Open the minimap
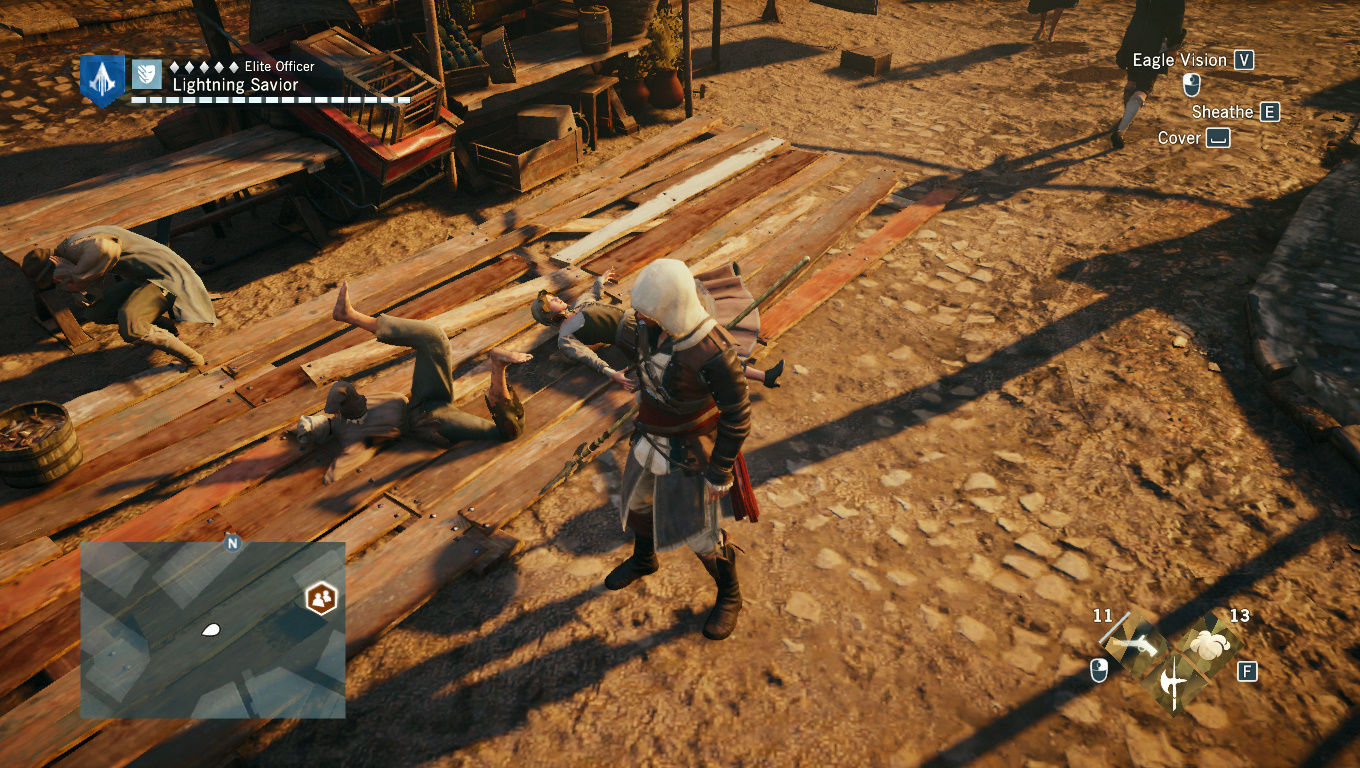This screenshot has height=768, width=1360. 212,630
